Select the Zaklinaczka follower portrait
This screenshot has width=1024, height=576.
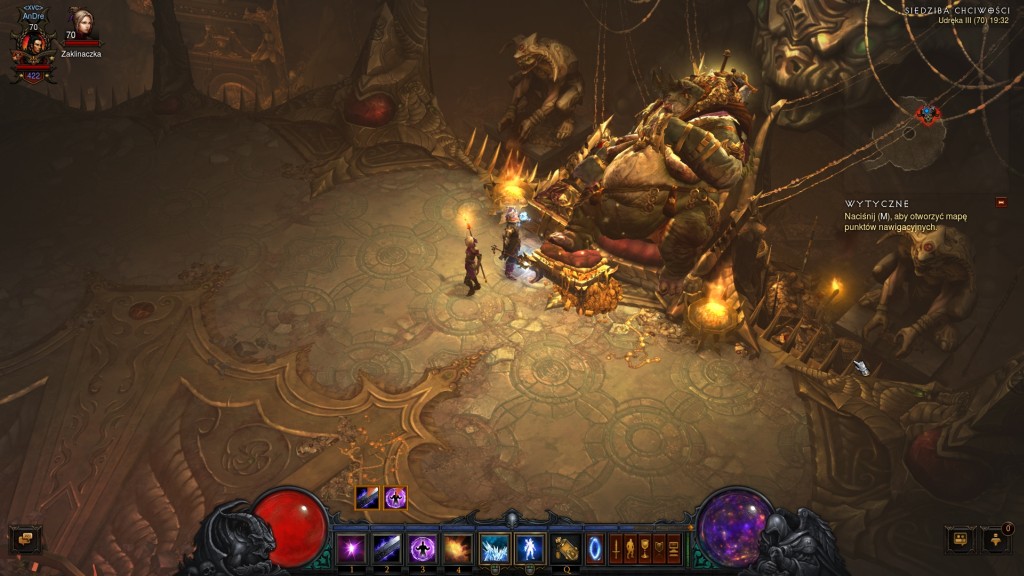pos(81,24)
